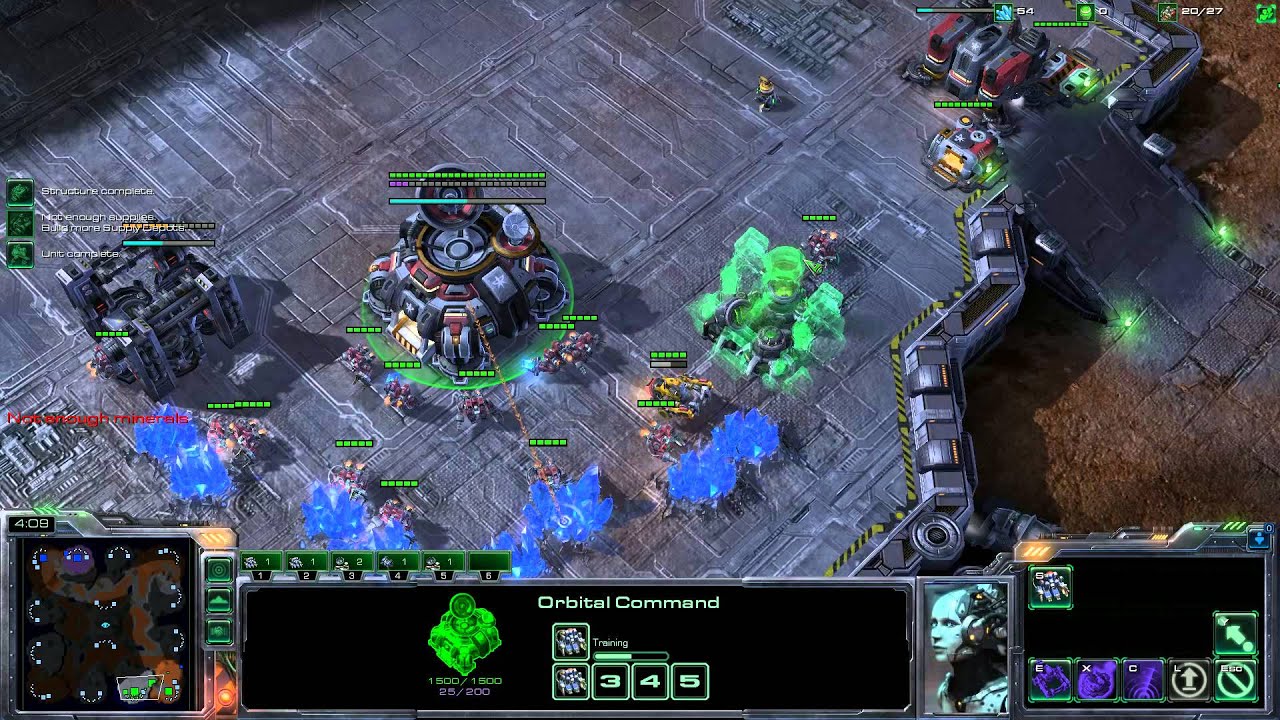Image resolution: width=1280 pixels, height=720 pixels.
Task: Select control group 4
Action: (x=397, y=565)
